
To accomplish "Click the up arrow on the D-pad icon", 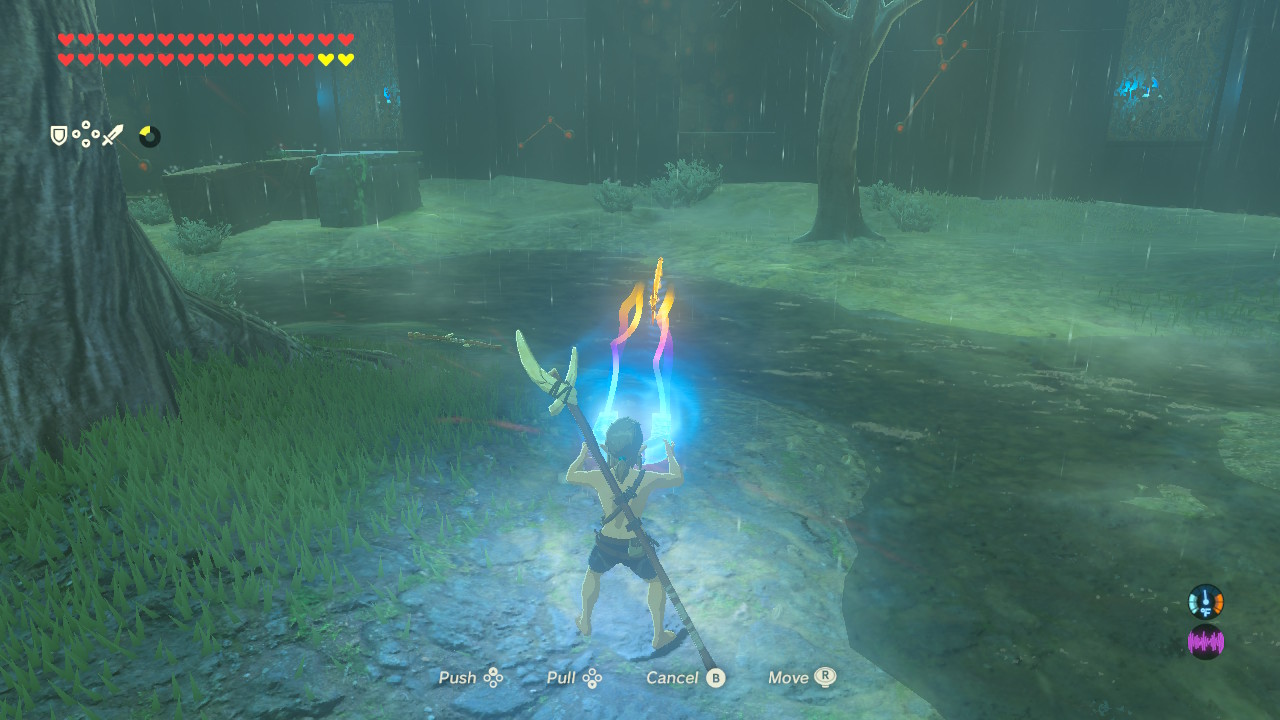I will click(x=85, y=124).
